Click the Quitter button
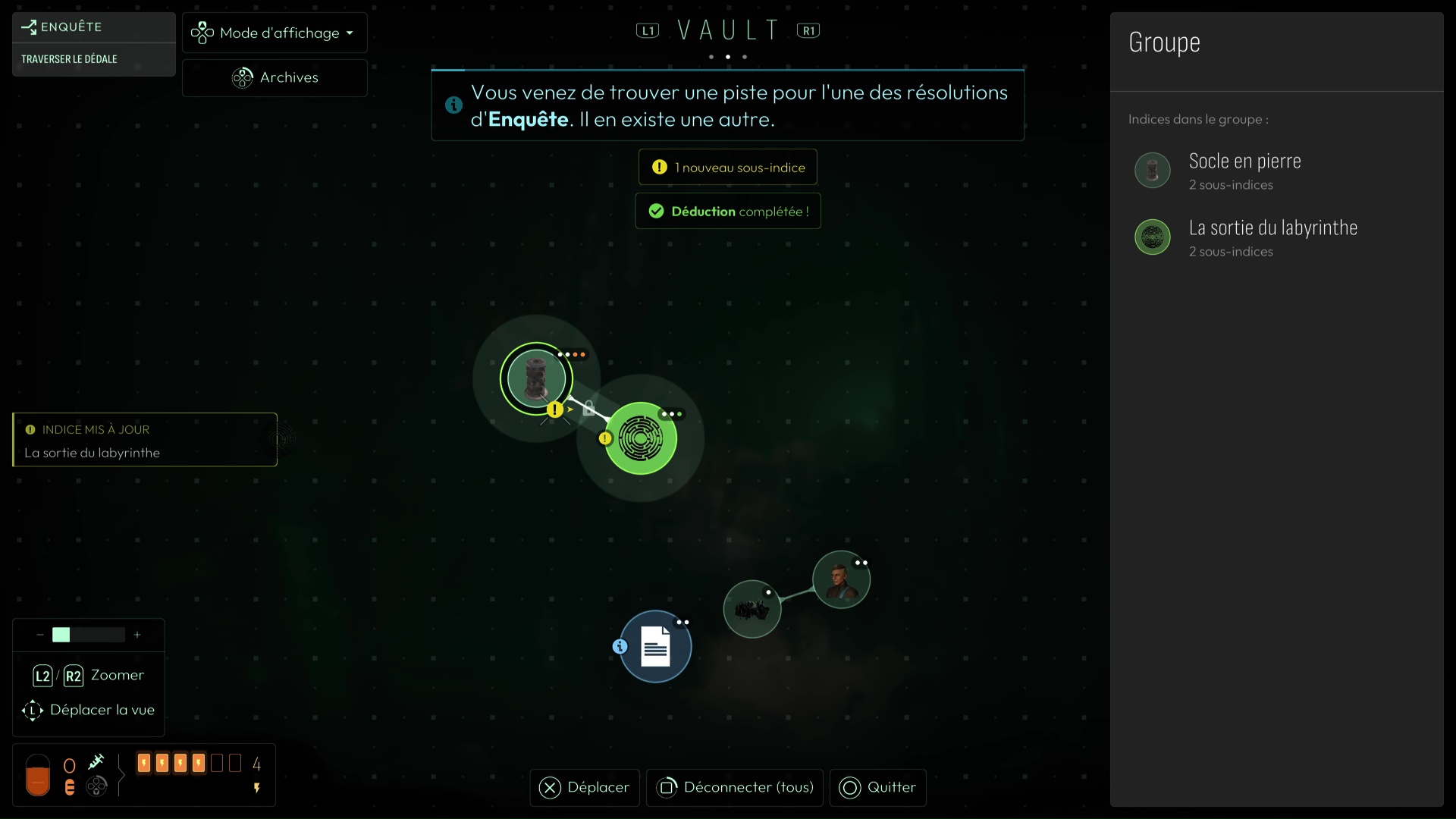1456x819 pixels. [x=877, y=788]
